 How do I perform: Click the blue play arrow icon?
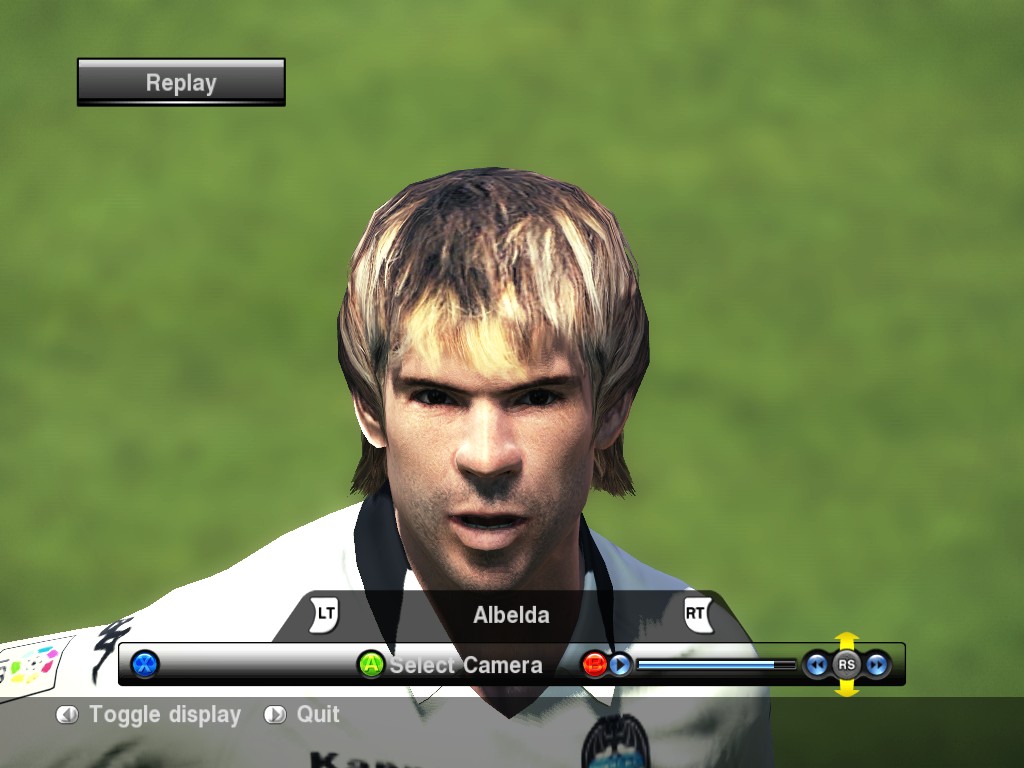(620, 664)
